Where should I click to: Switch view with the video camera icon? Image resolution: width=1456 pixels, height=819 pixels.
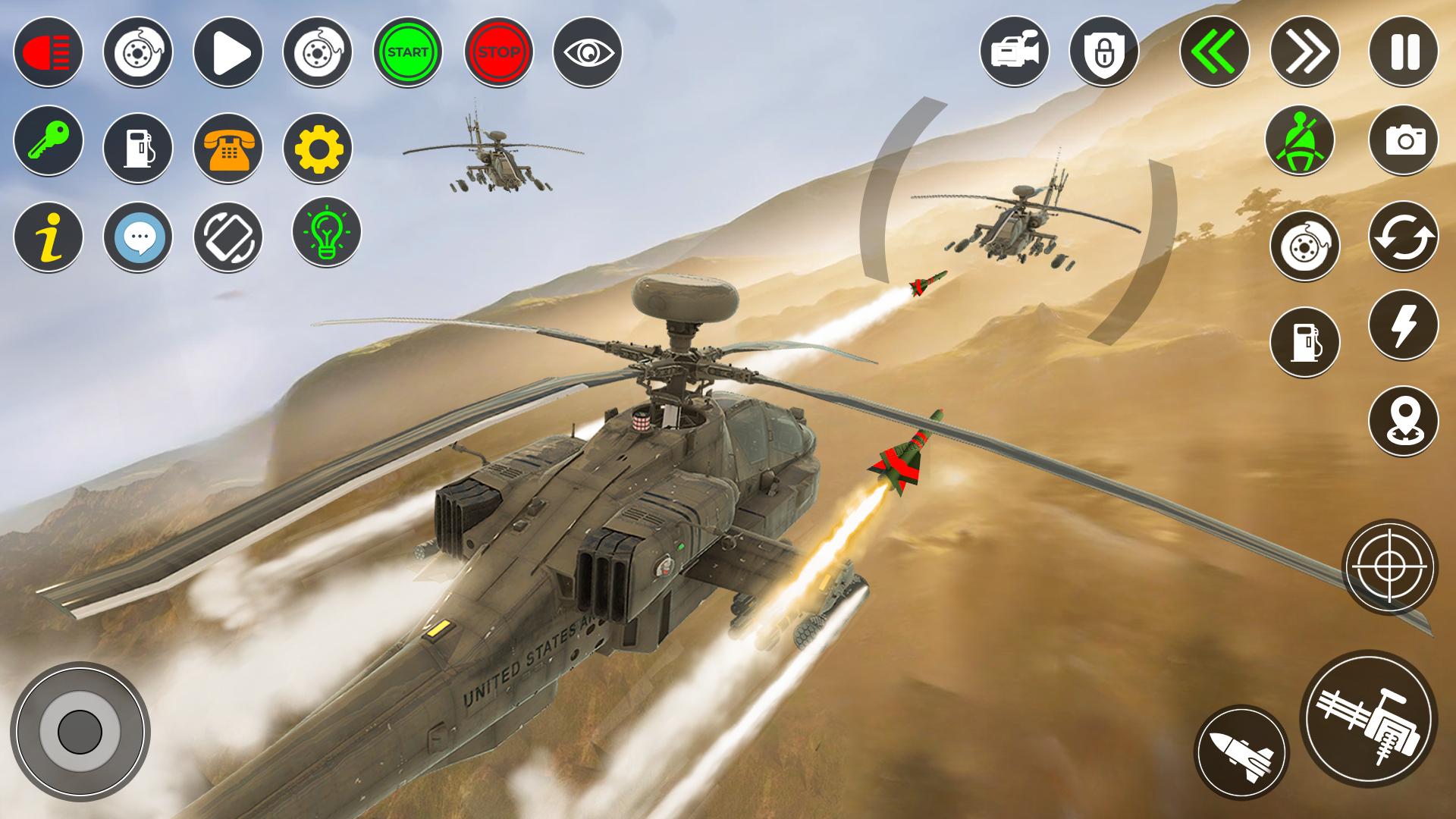coord(1015,52)
